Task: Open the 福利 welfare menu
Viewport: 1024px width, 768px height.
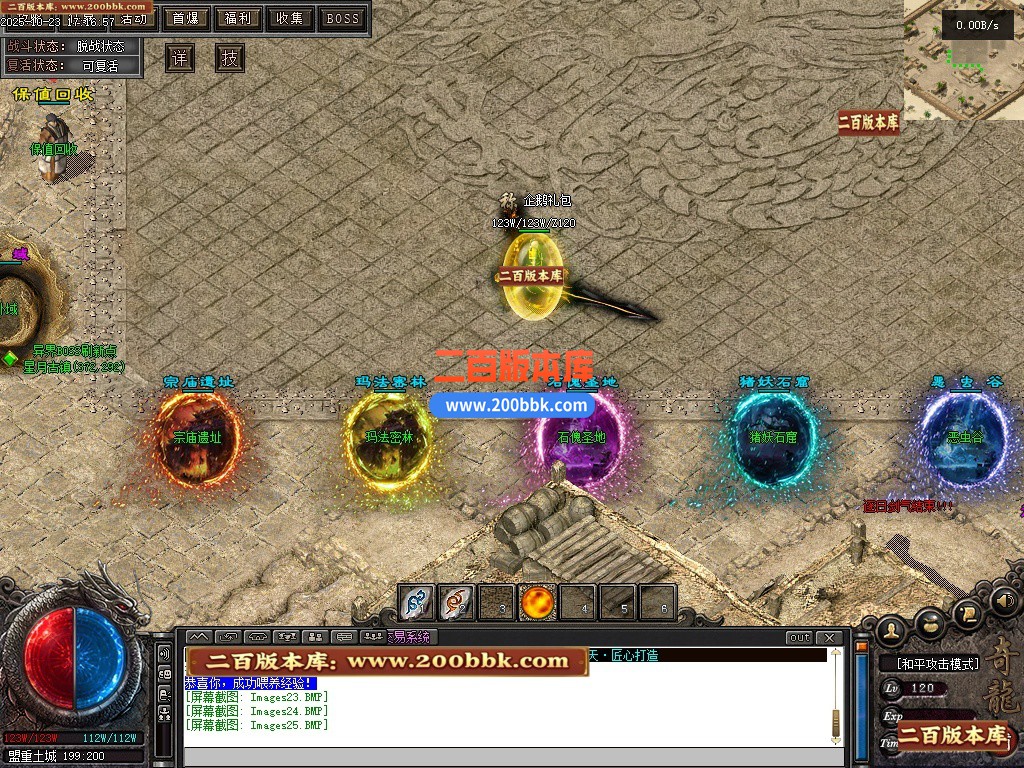Action: tap(238, 18)
